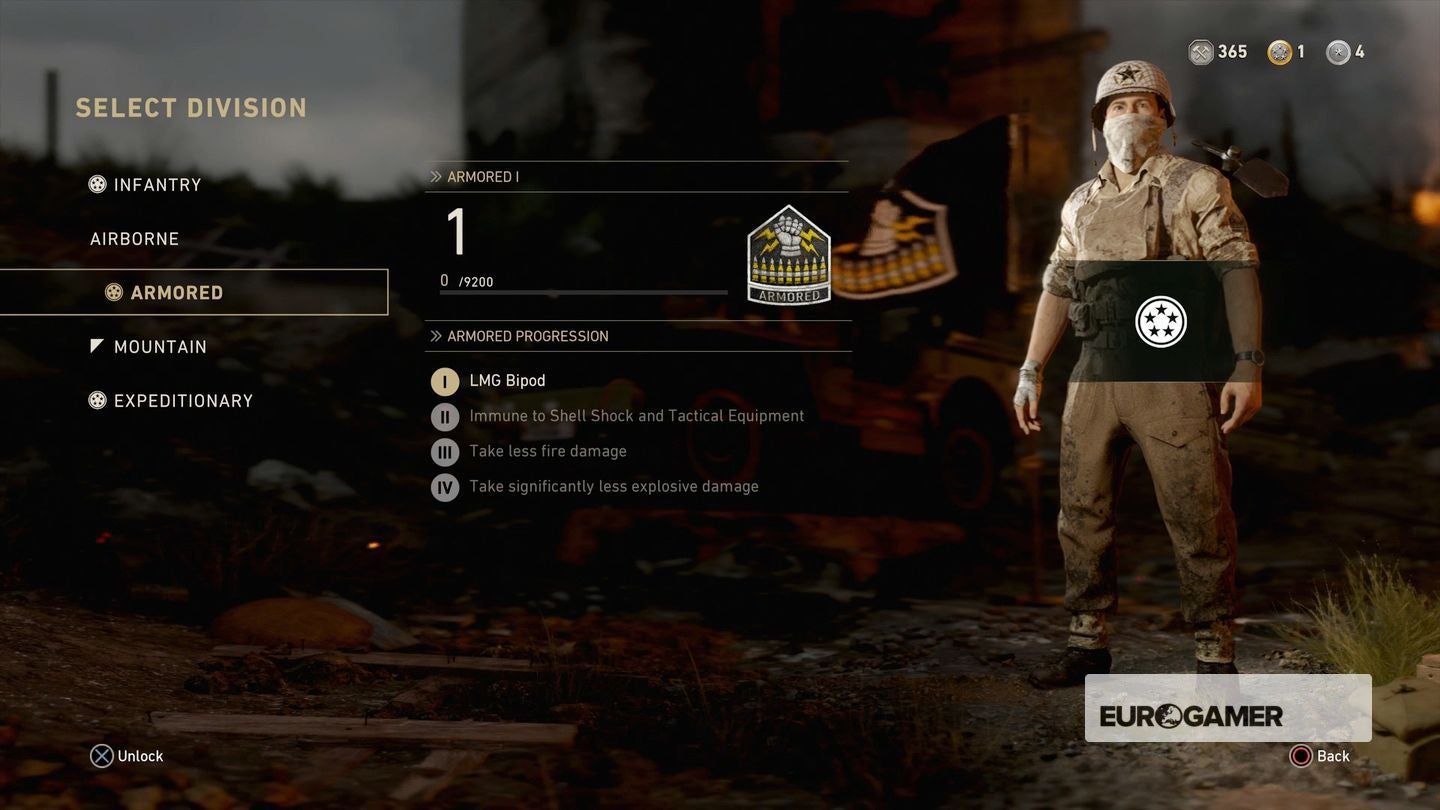This screenshot has height=810, width=1440.
Task: Click the silver currency icon showing 365
Action: (x=1198, y=51)
